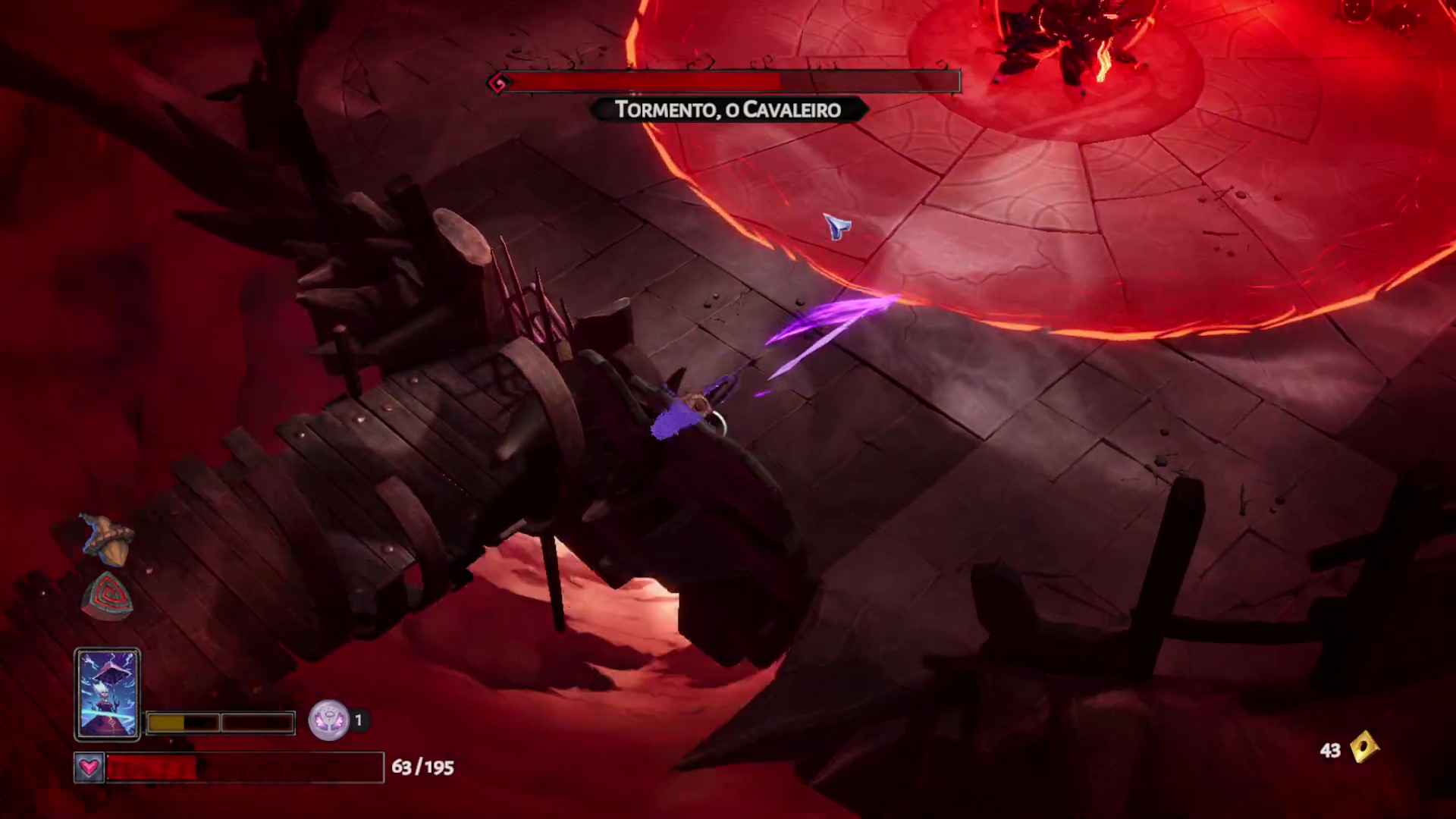Click the yellow gem currency icon
The height and width of the screenshot is (819, 1456).
1363,748
